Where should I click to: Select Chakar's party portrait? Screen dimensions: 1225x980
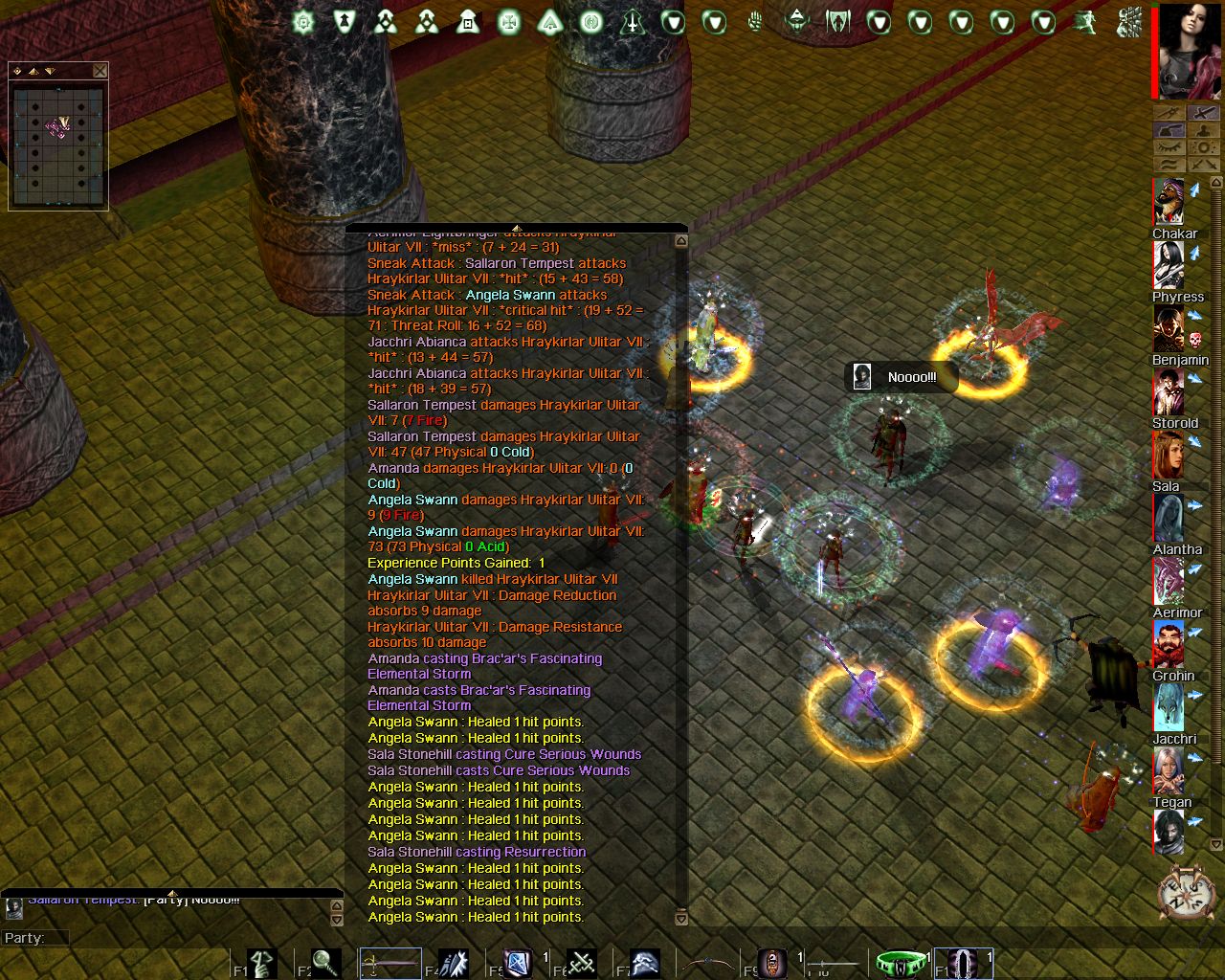pyautogui.click(x=1168, y=202)
